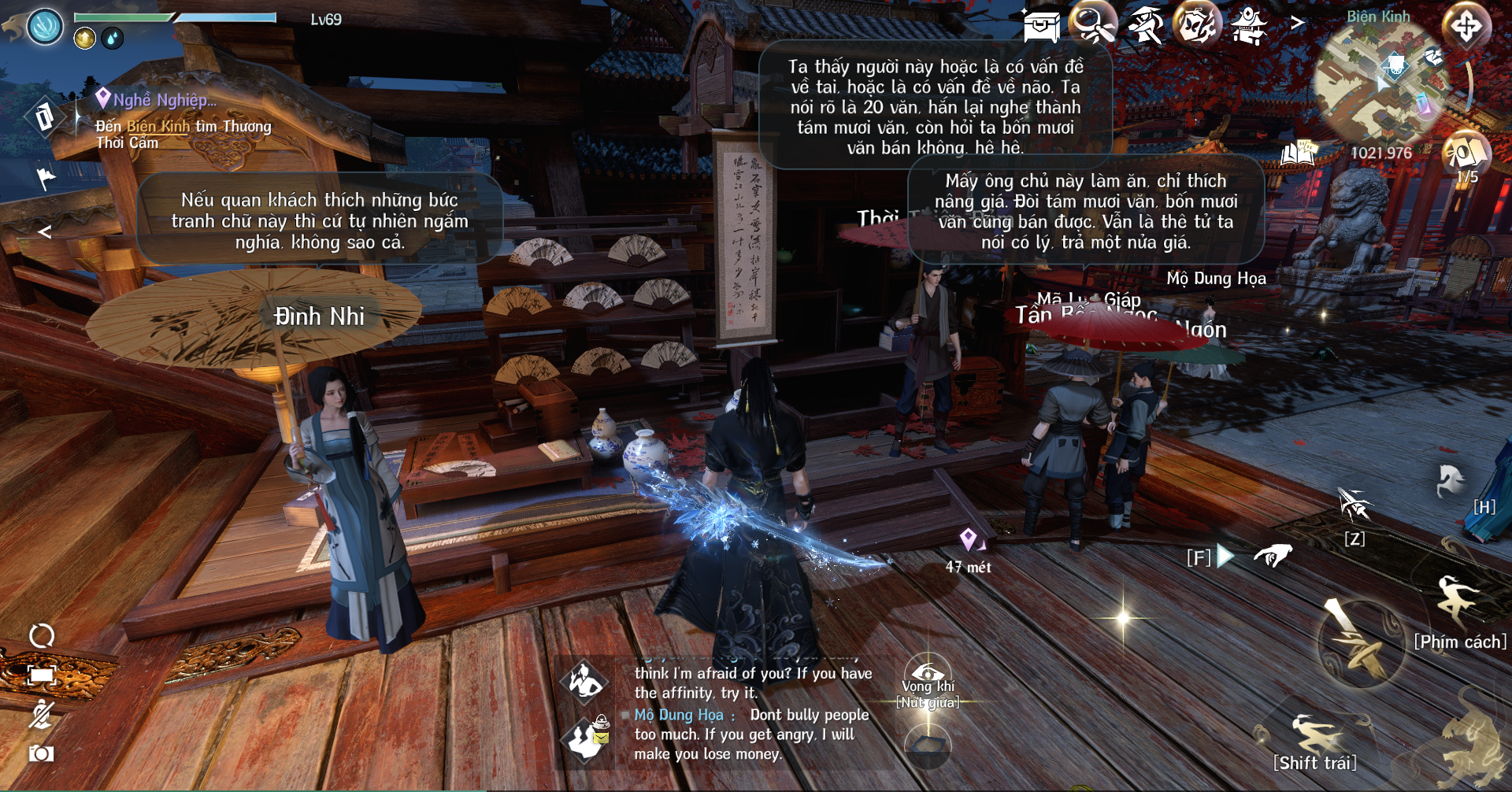Open the treasure chest menu icon
Screen dimensions: 1512x792
(1041, 26)
